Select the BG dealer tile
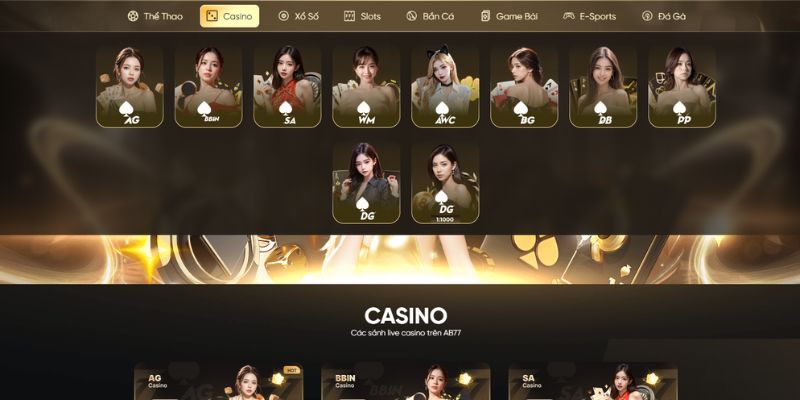Screen dimensions: 800x400 tap(524, 87)
